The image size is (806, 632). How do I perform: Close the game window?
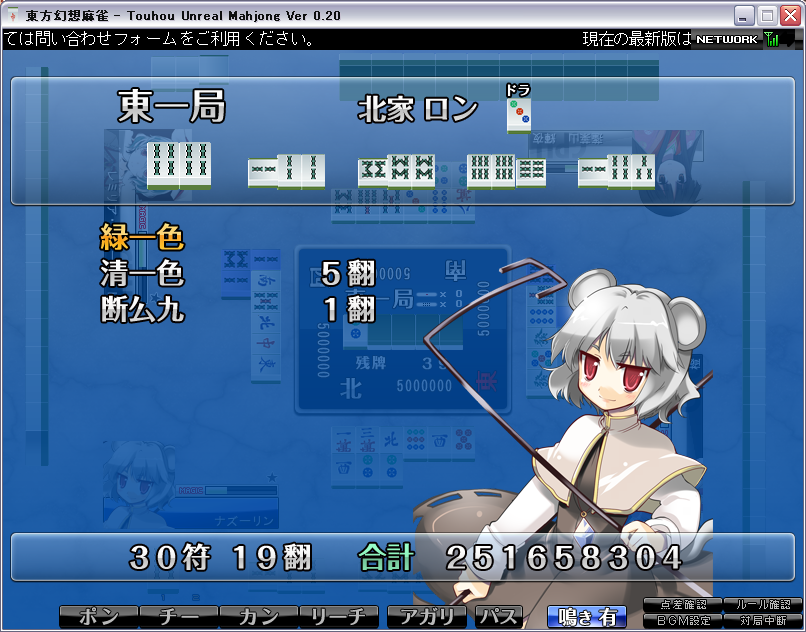click(789, 15)
